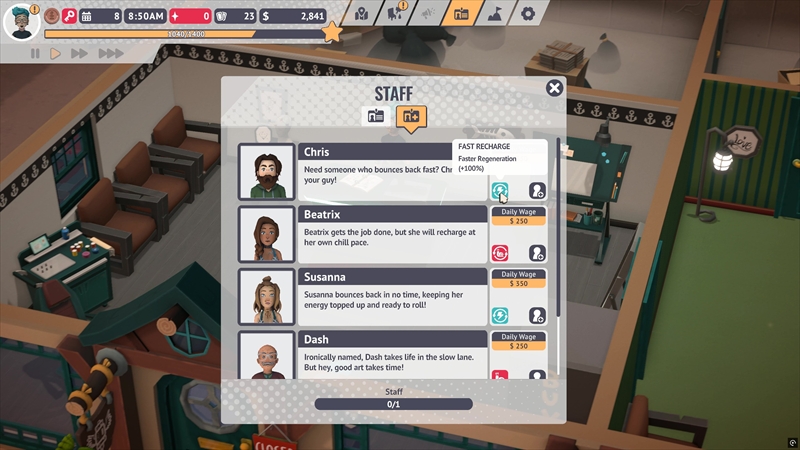800x450 pixels.
Task: Select Chris's portrait
Action: (x=267, y=172)
